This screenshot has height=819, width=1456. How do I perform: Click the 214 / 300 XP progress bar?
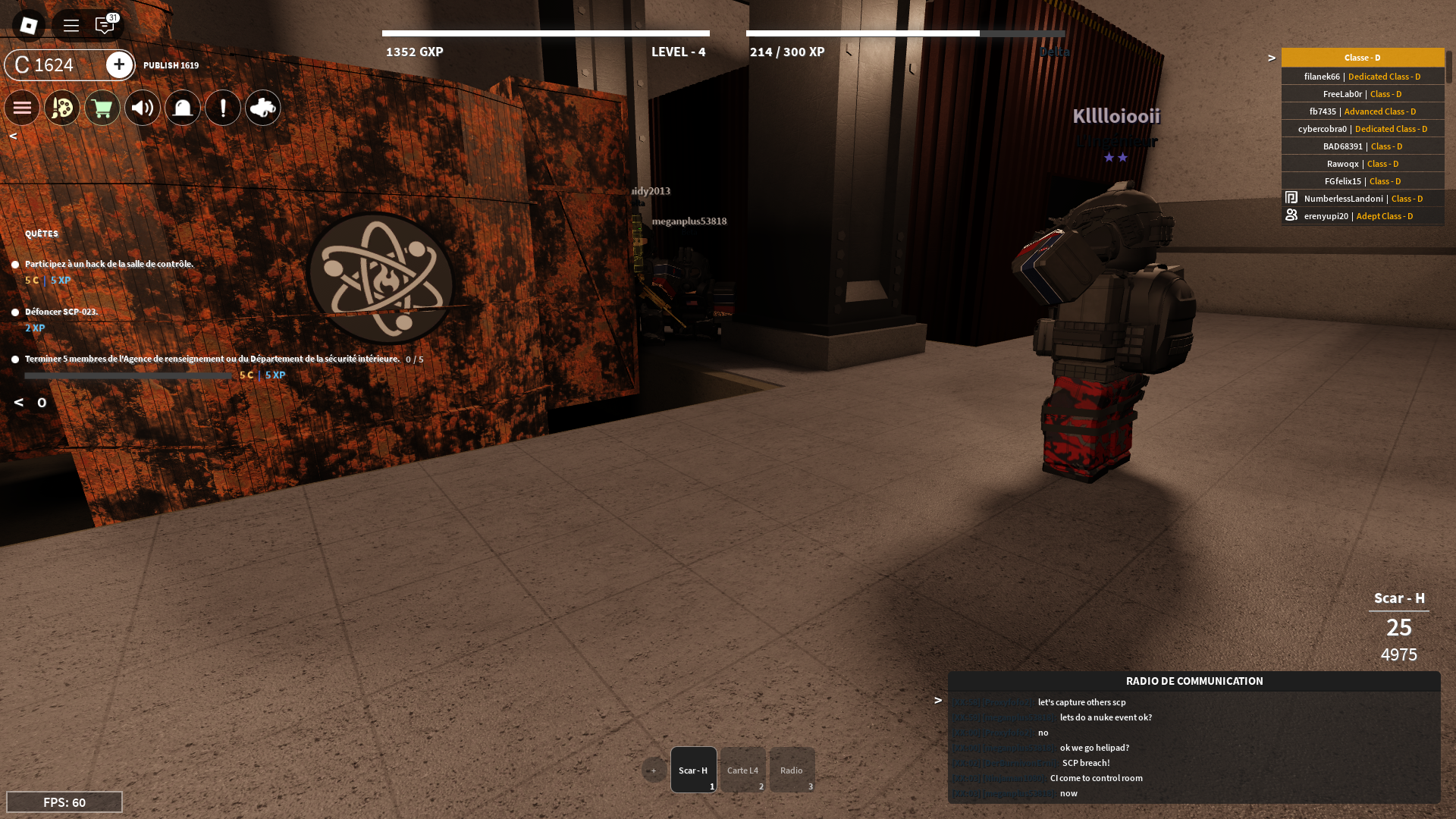click(905, 33)
